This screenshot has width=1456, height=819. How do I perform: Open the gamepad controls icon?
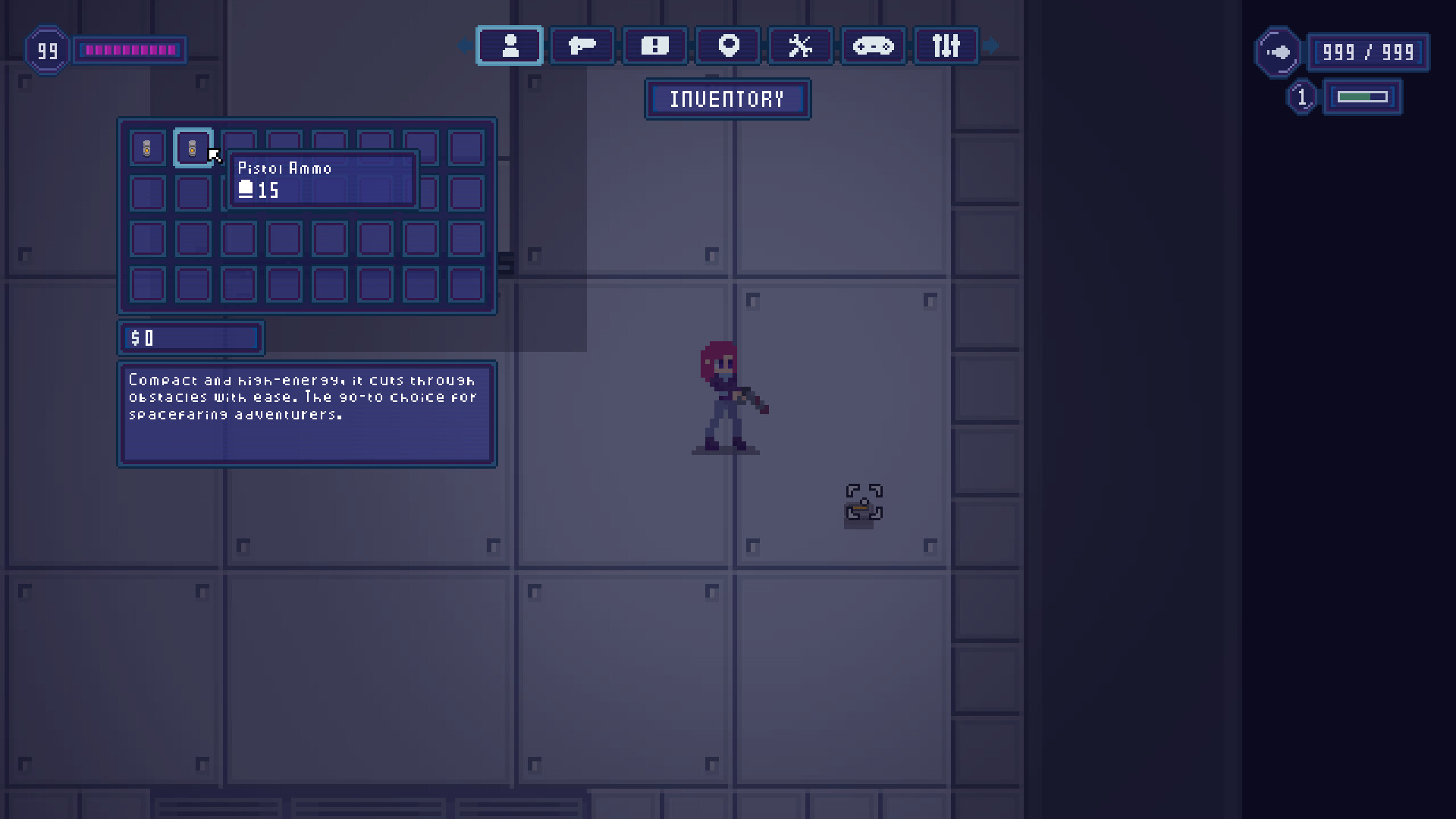coord(873,45)
